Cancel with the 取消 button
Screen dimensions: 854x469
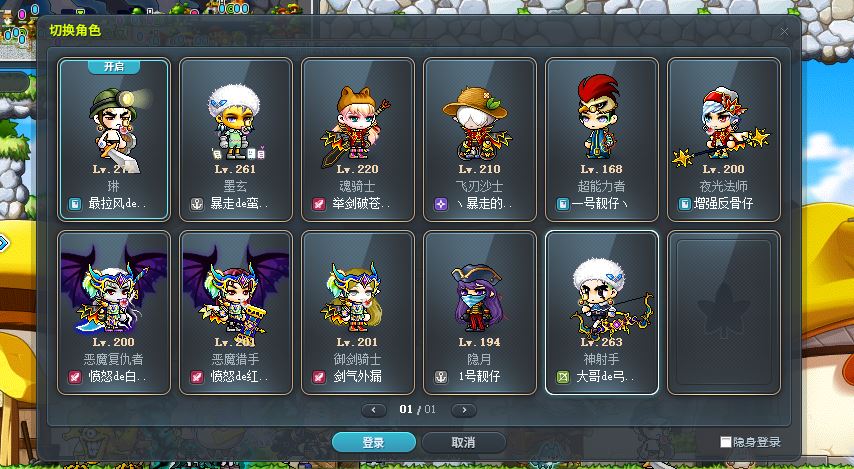point(463,442)
